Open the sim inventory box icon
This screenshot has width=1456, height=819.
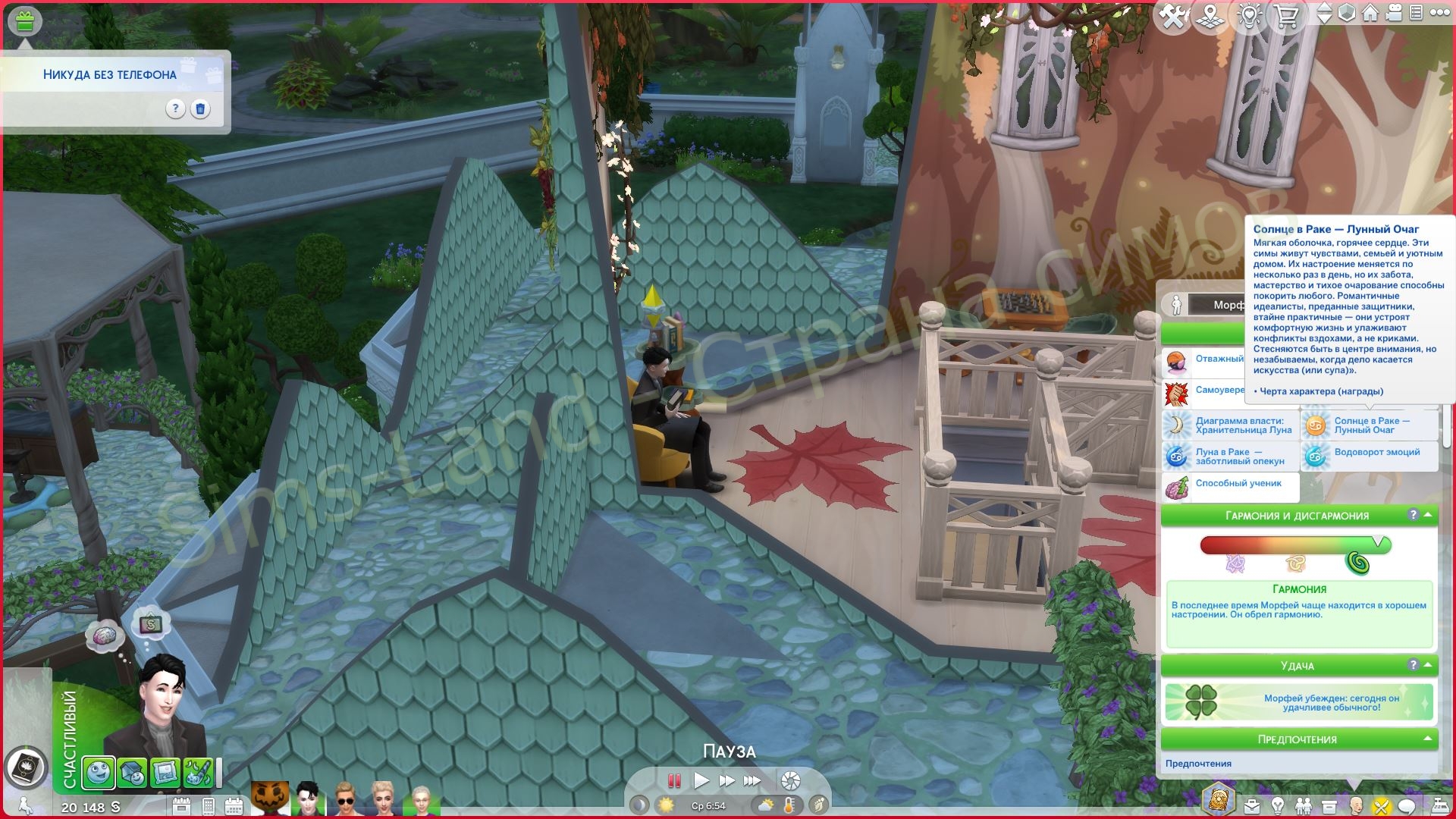pos(1329,807)
